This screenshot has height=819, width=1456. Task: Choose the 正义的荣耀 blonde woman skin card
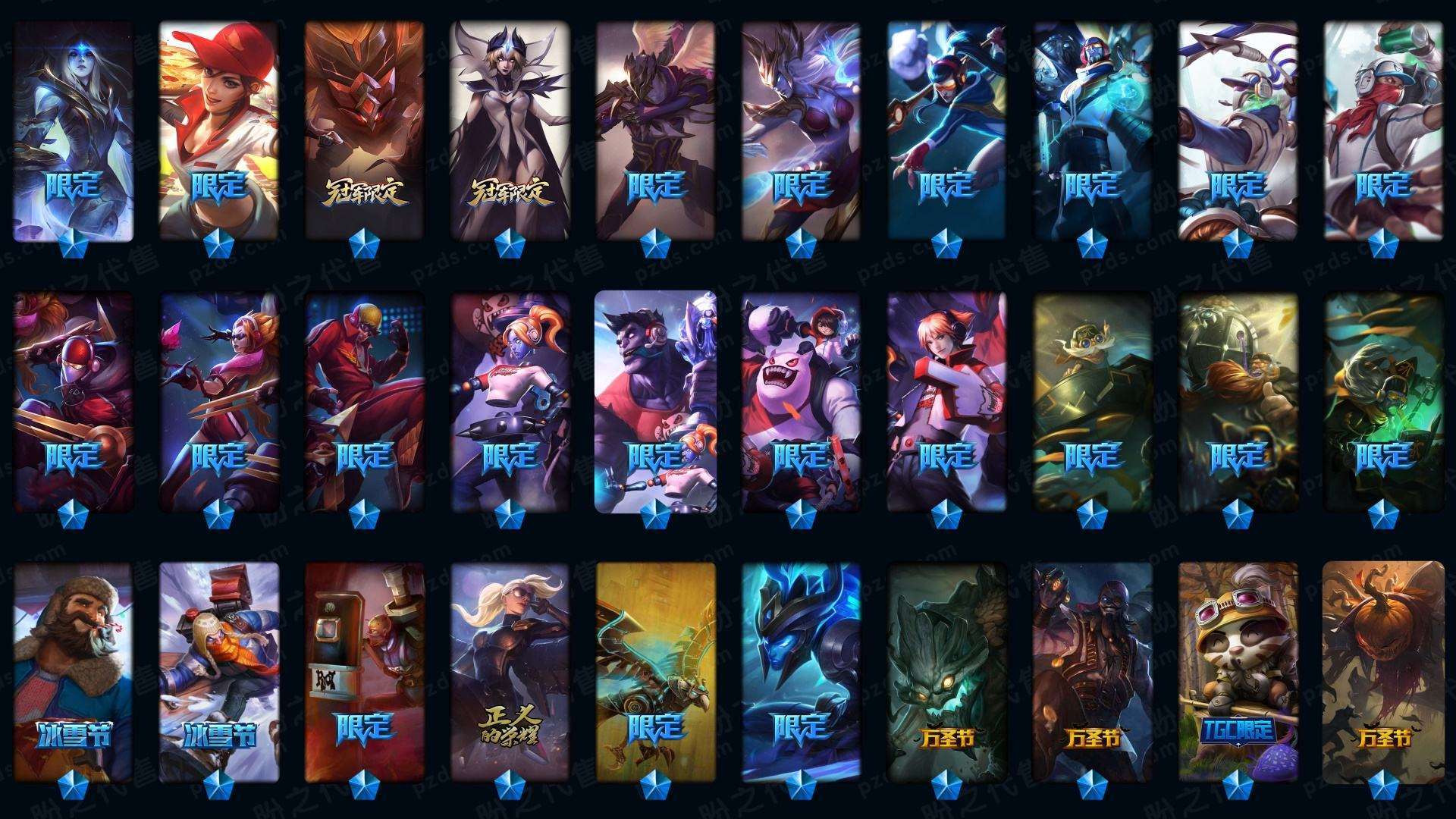click(510, 671)
